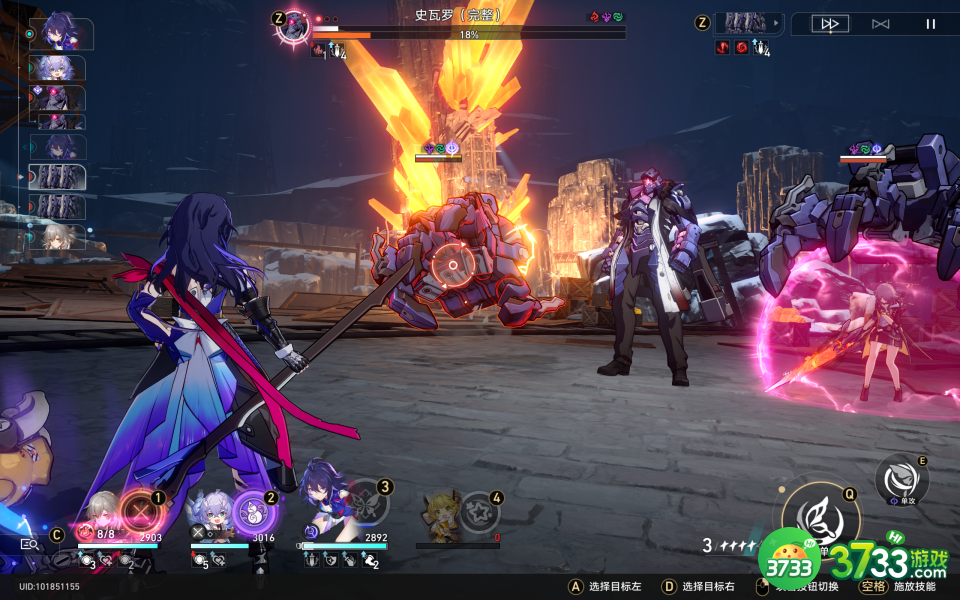The height and width of the screenshot is (600, 960).
Task: Target the selected robot hand enemy reticle
Action: [x=455, y=266]
